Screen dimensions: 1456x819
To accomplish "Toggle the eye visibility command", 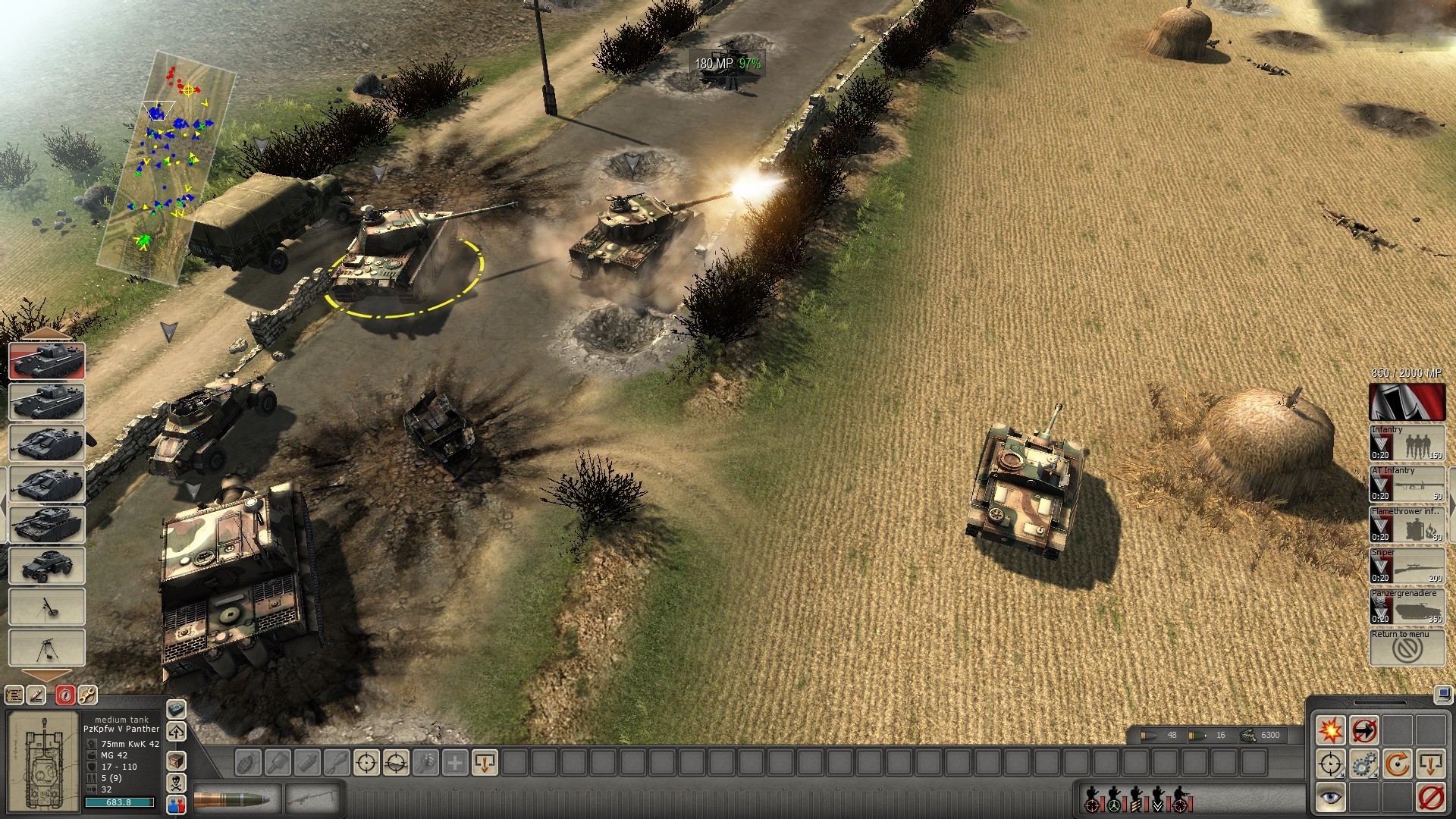I will pos(1331,797).
